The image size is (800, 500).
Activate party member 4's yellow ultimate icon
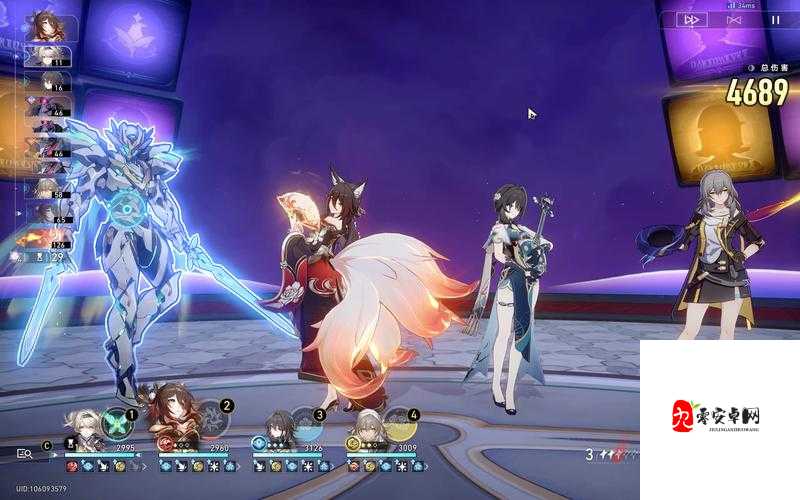tap(399, 425)
